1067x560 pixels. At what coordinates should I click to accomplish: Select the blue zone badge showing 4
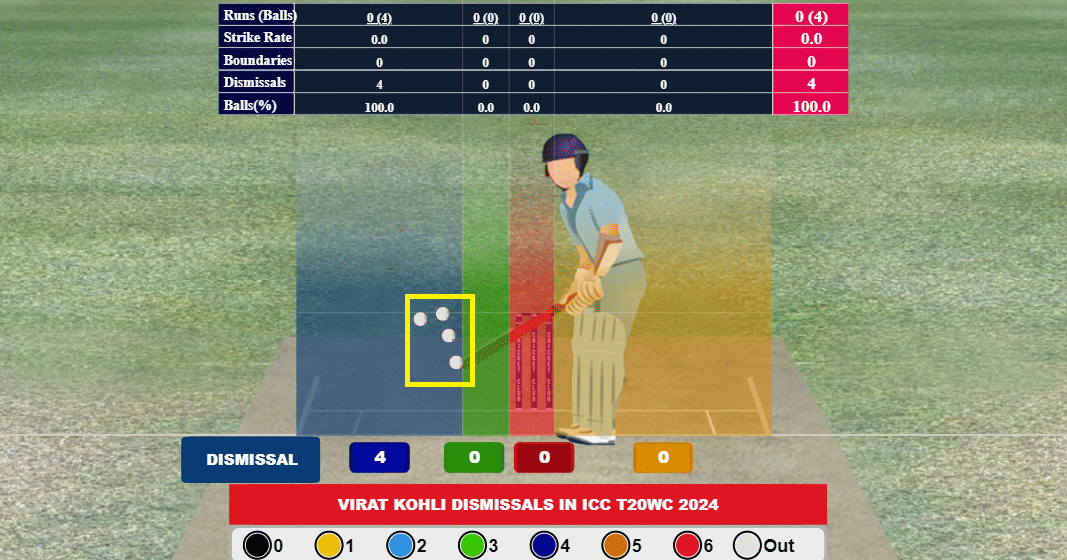tap(380, 458)
